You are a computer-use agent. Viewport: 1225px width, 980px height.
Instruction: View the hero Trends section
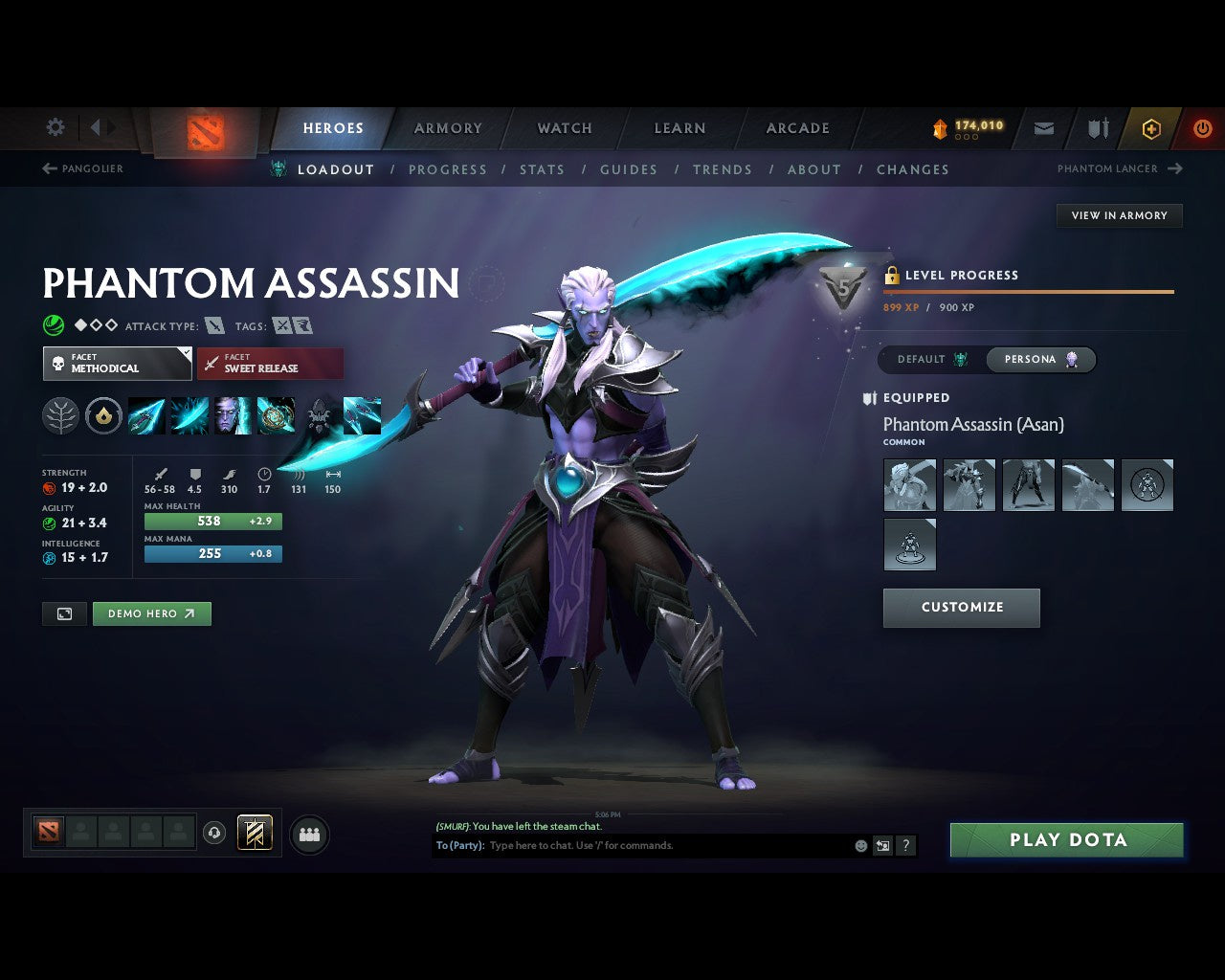pos(723,169)
